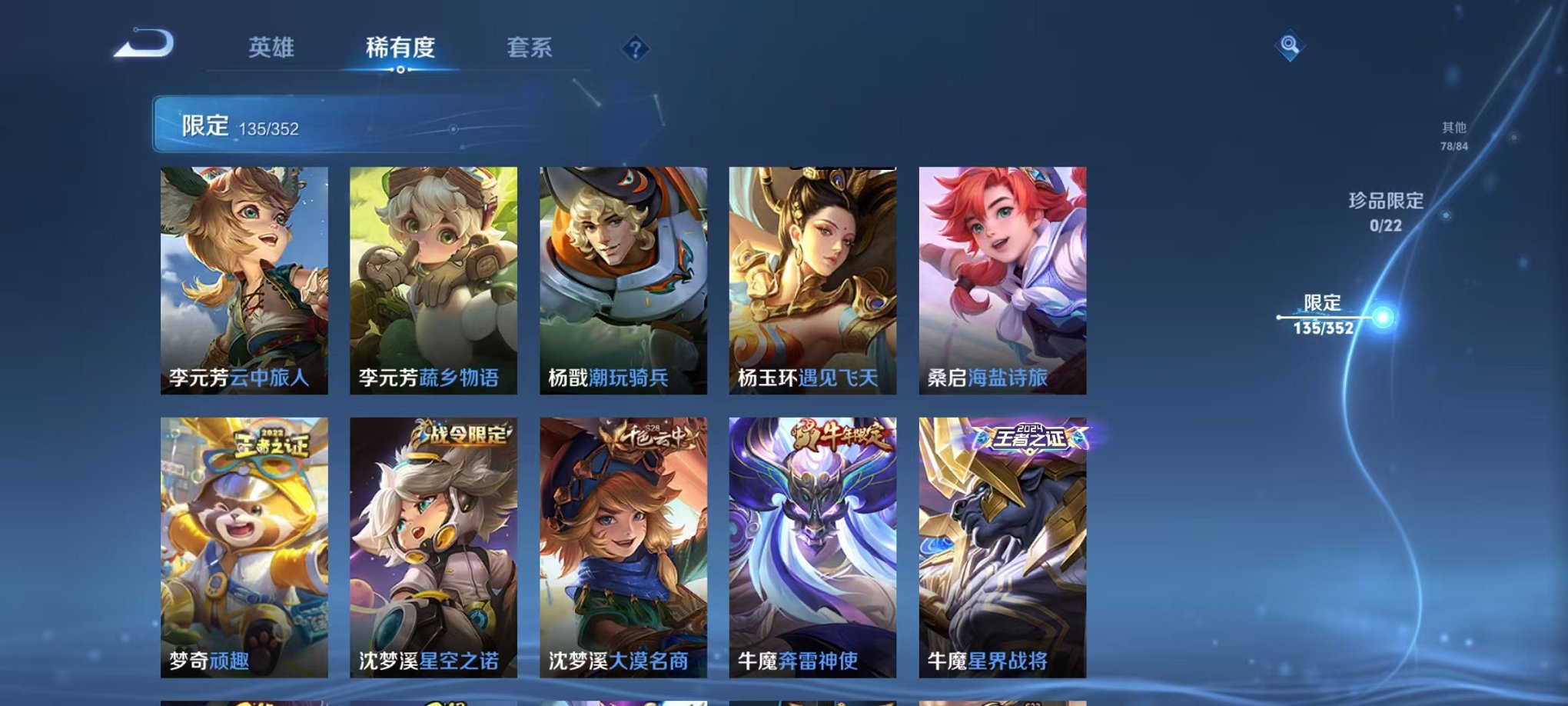Open the 英雄 tab
This screenshot has height=706, width=1568.
point(272,48)
